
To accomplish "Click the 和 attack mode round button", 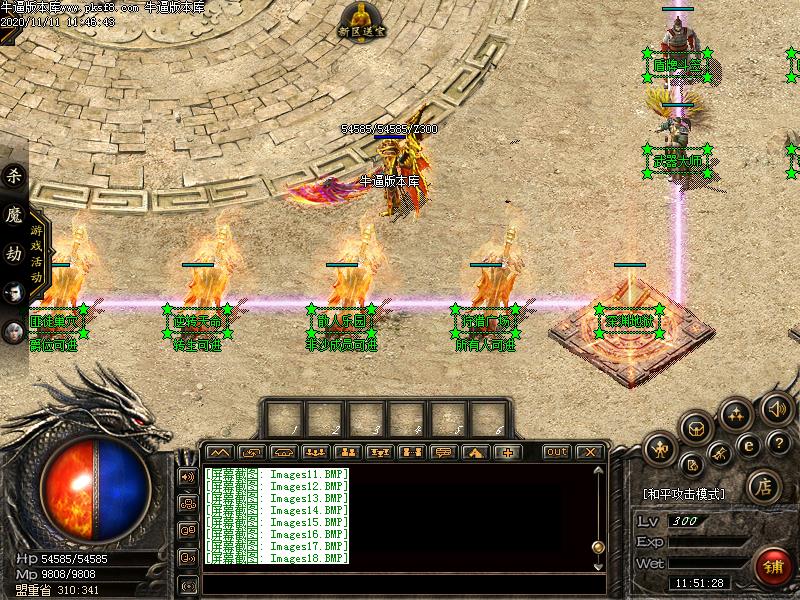I will pos(660,448).
